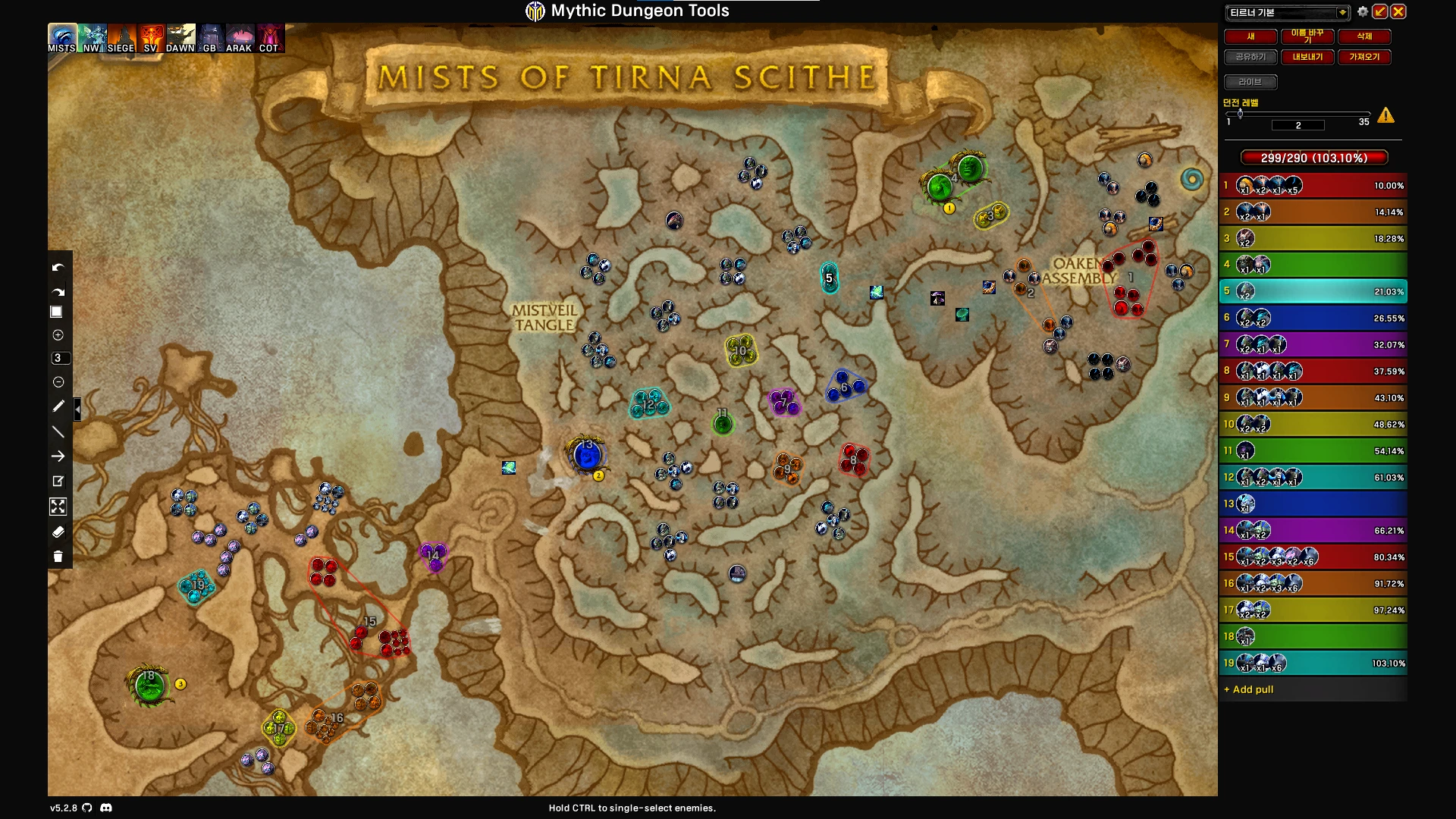
Task: Open the COT dungeon map
Action: tap(269, 38)
